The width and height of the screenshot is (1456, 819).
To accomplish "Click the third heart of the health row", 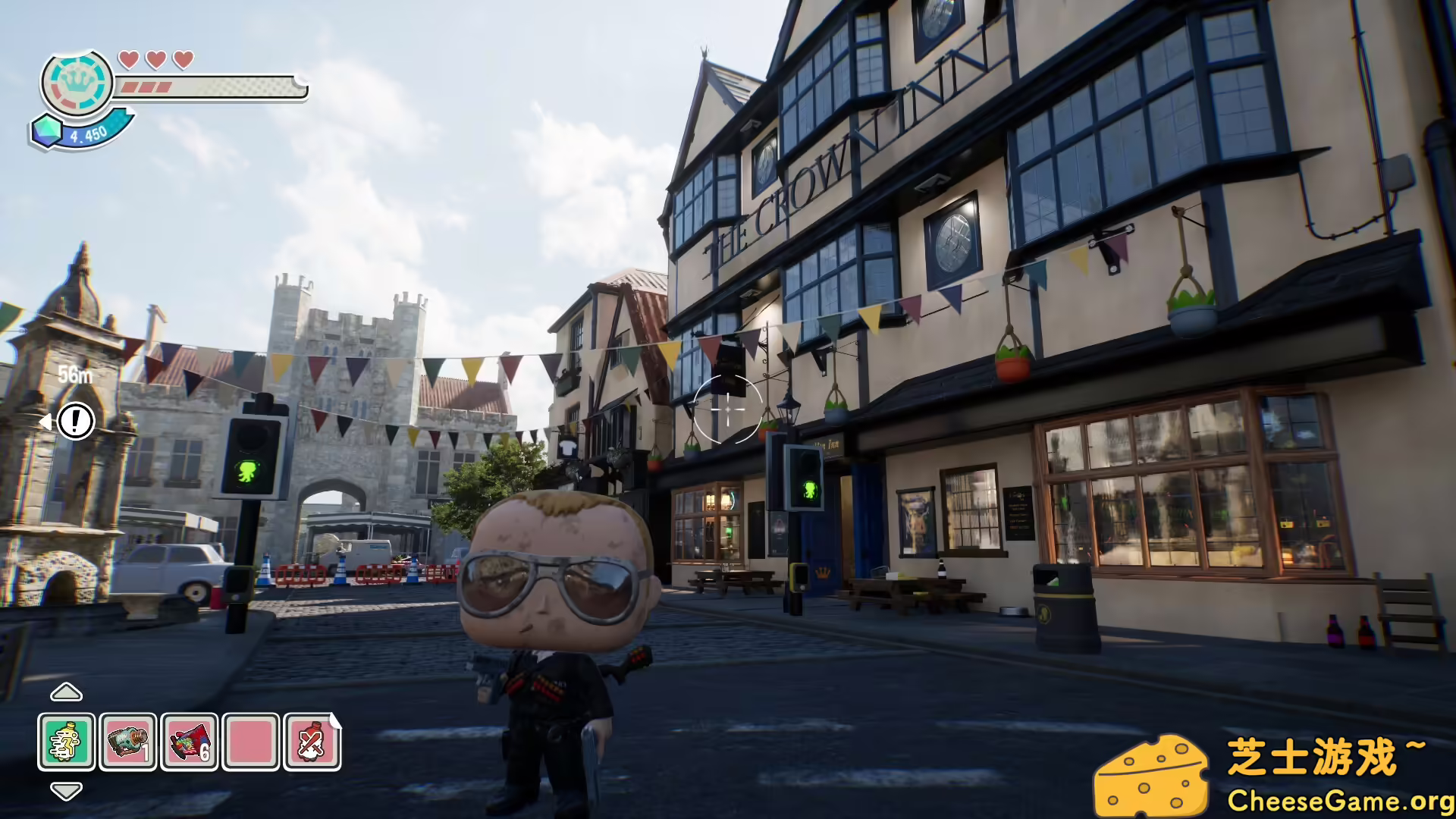I will click(x=180, y=58).
